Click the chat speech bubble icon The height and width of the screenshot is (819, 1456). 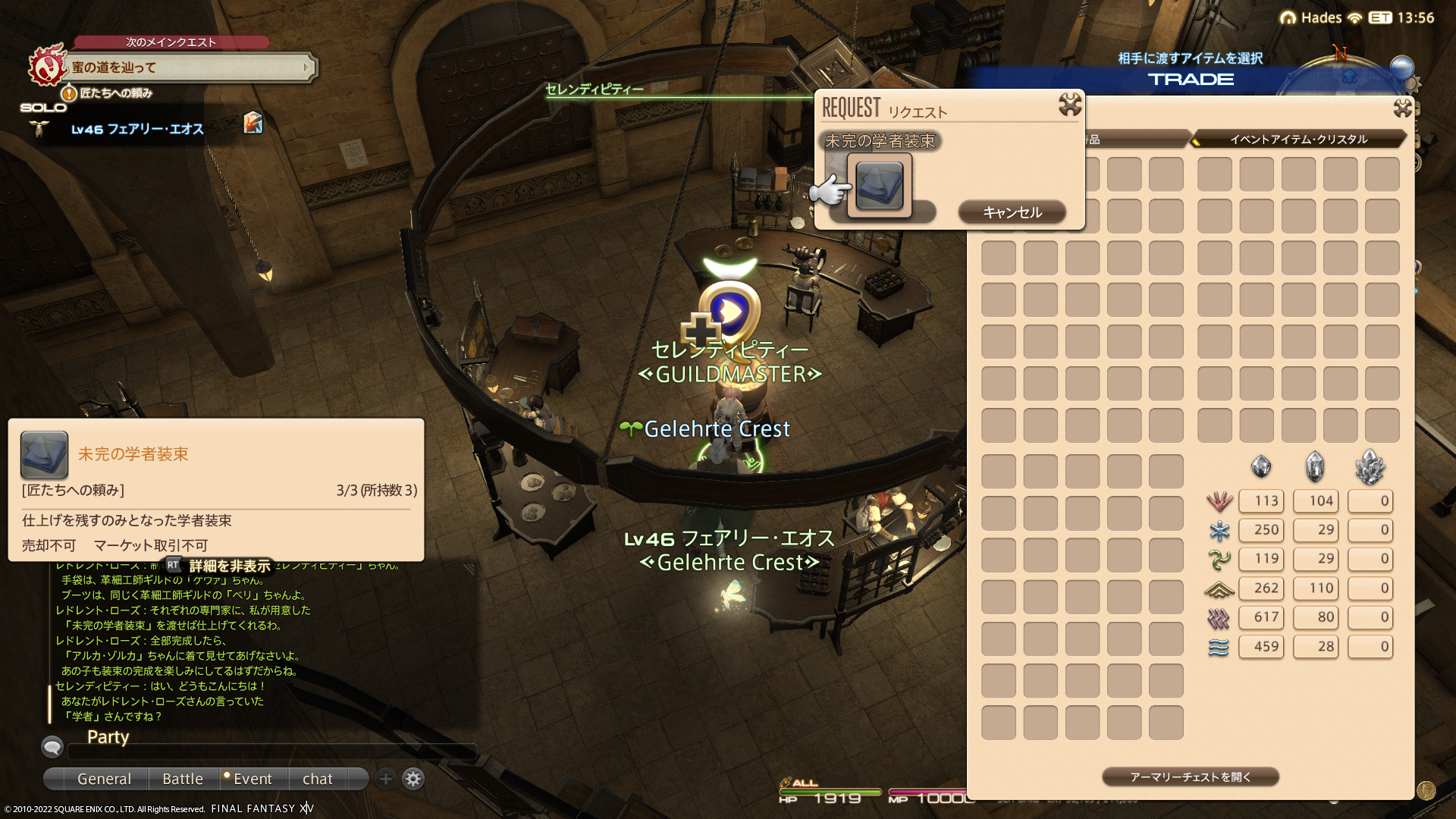coord(52,748)
